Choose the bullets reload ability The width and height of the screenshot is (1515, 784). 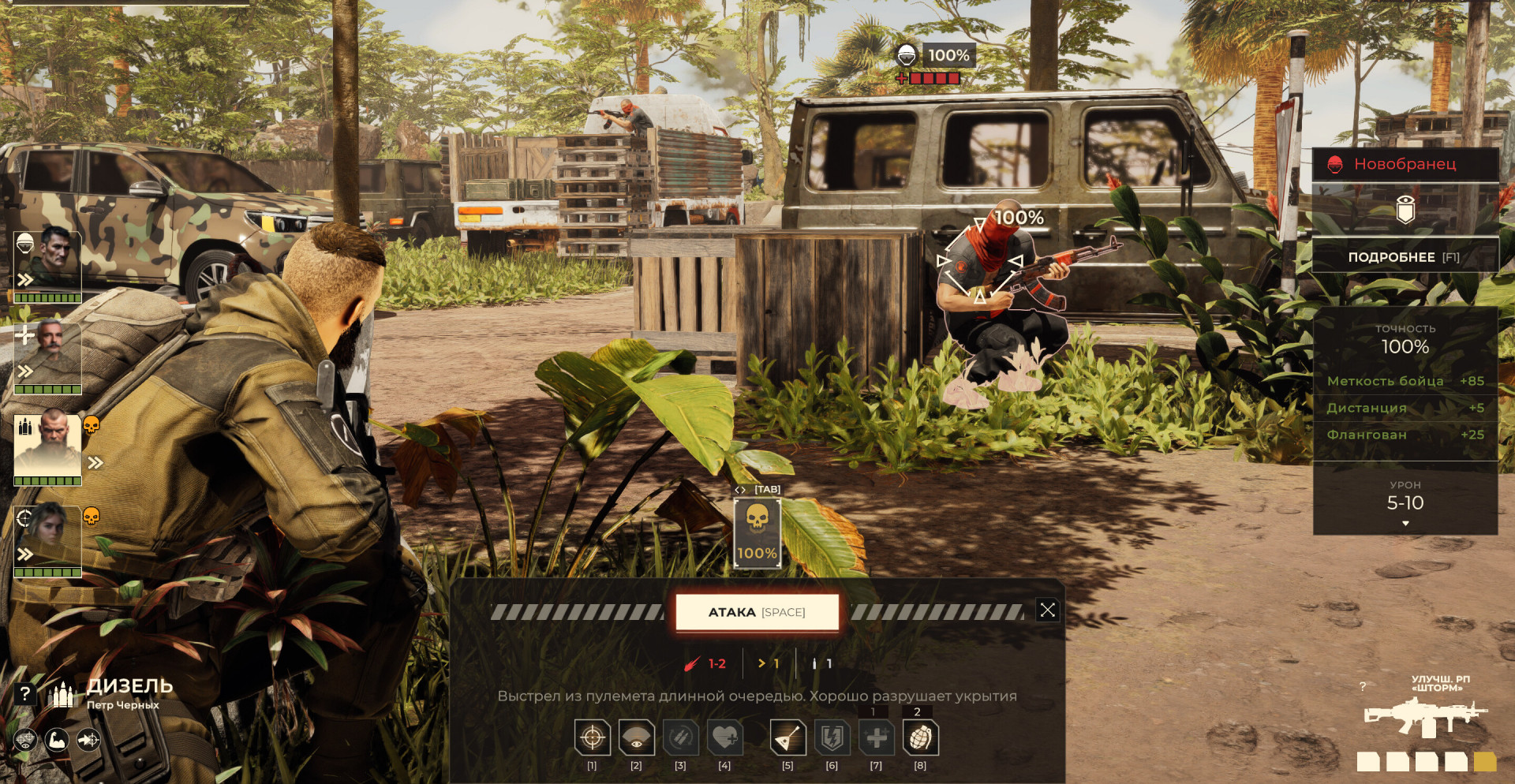(x=680, y=738)
